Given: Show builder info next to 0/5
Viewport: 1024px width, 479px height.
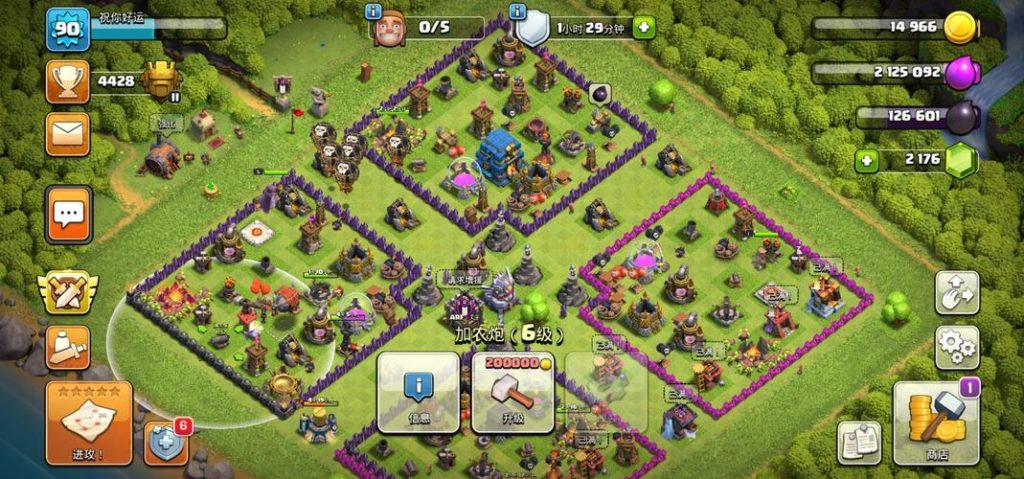Looking at the screenshot, I should [x=374, y=12].
